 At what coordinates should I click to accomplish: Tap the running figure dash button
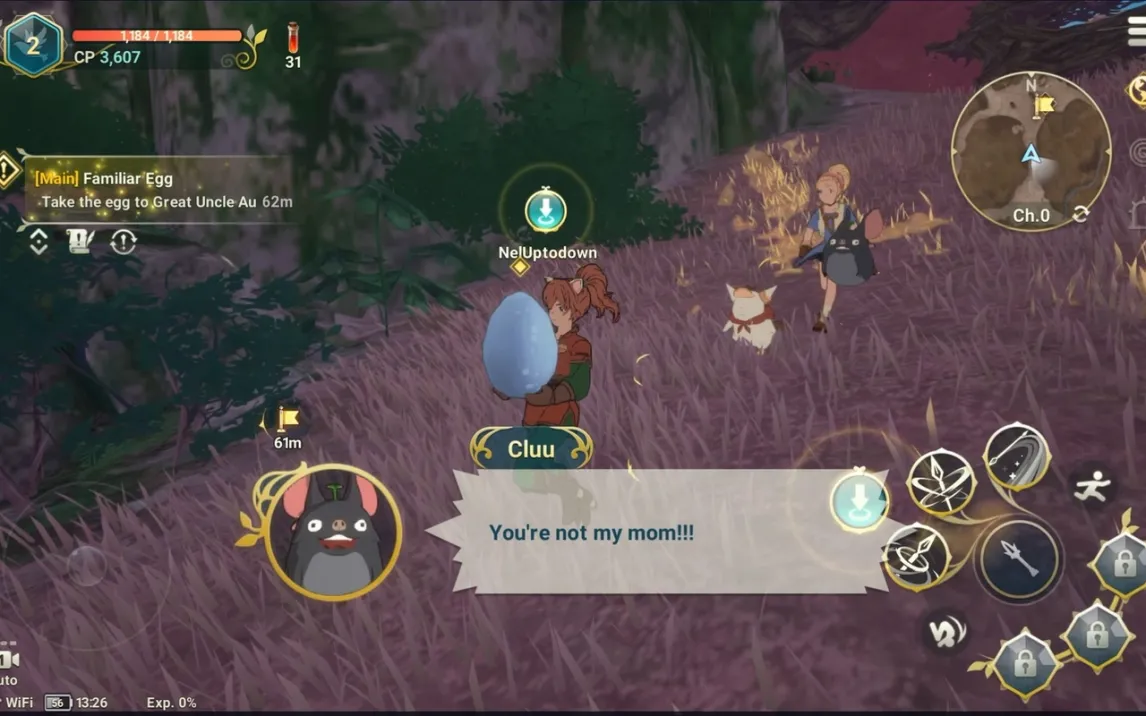(1092, 487)
